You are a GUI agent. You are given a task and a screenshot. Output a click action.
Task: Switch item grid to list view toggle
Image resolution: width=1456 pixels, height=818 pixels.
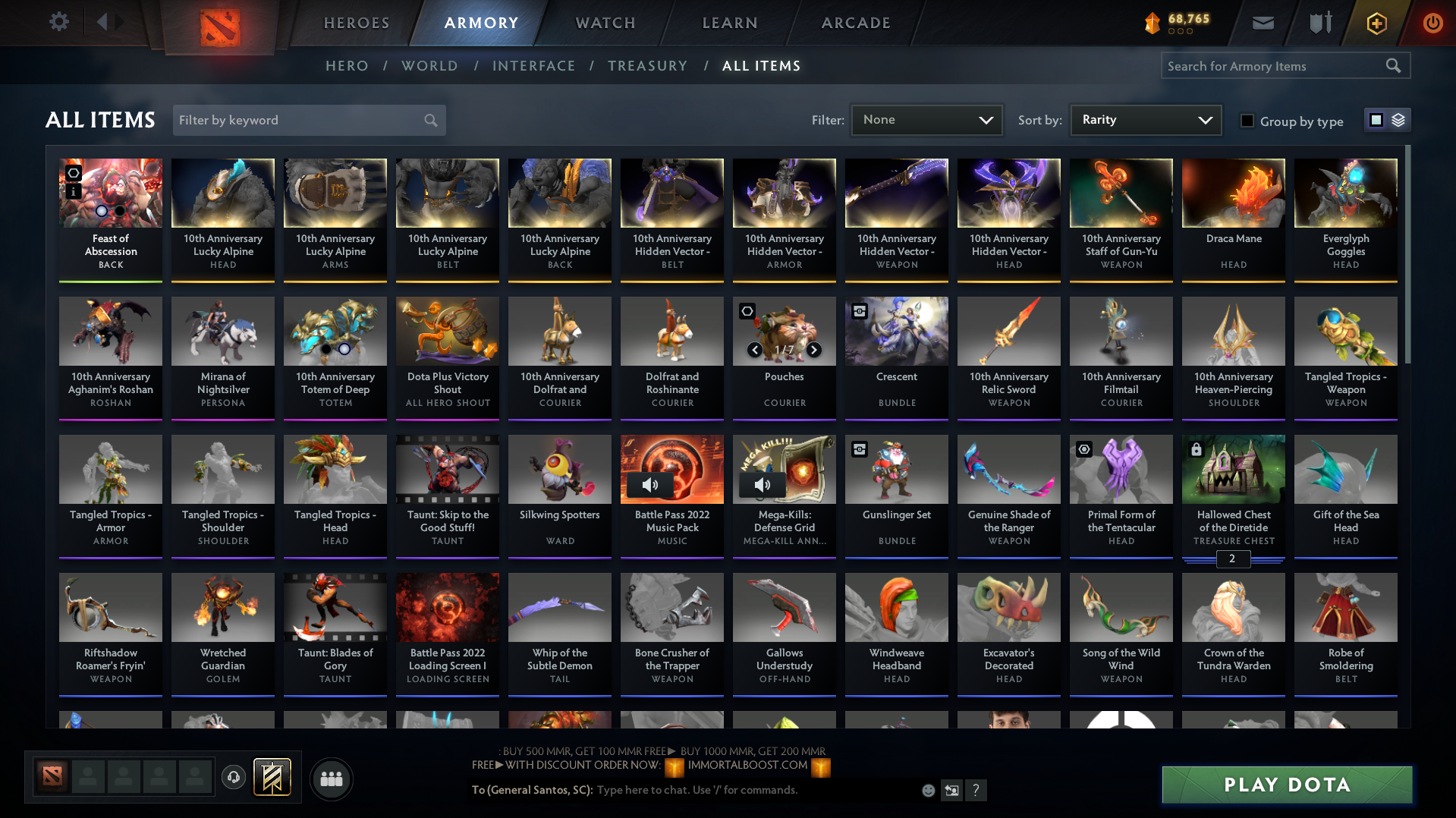click(1398, 120)
